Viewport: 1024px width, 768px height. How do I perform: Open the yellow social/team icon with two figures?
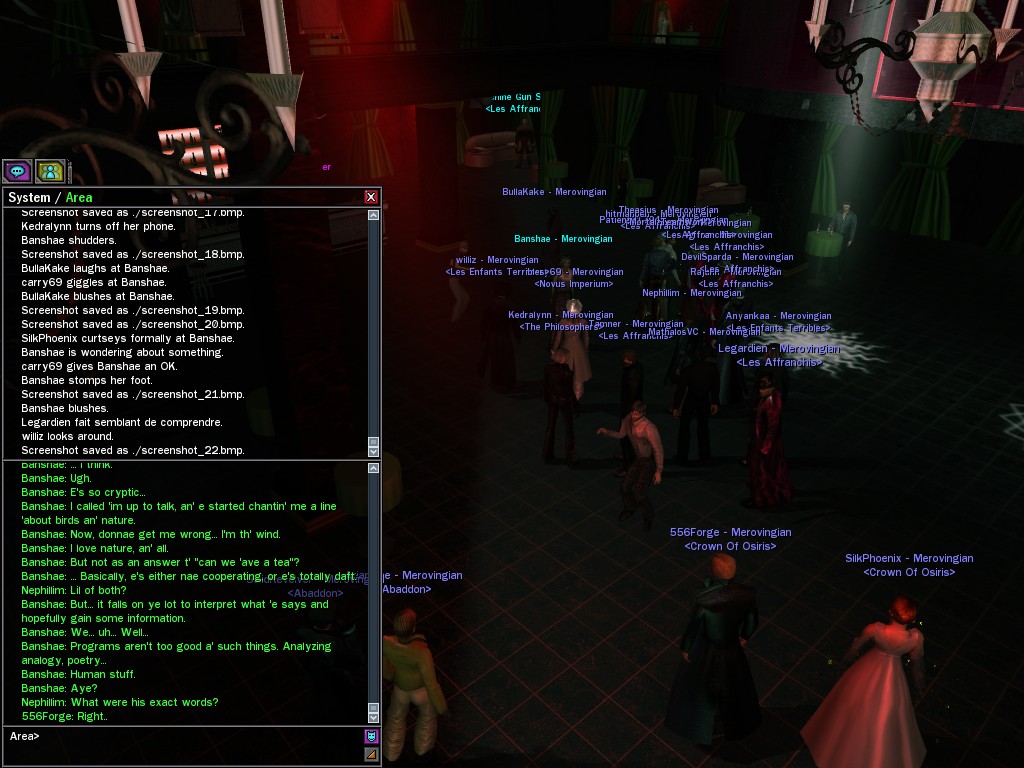(50, 170)
